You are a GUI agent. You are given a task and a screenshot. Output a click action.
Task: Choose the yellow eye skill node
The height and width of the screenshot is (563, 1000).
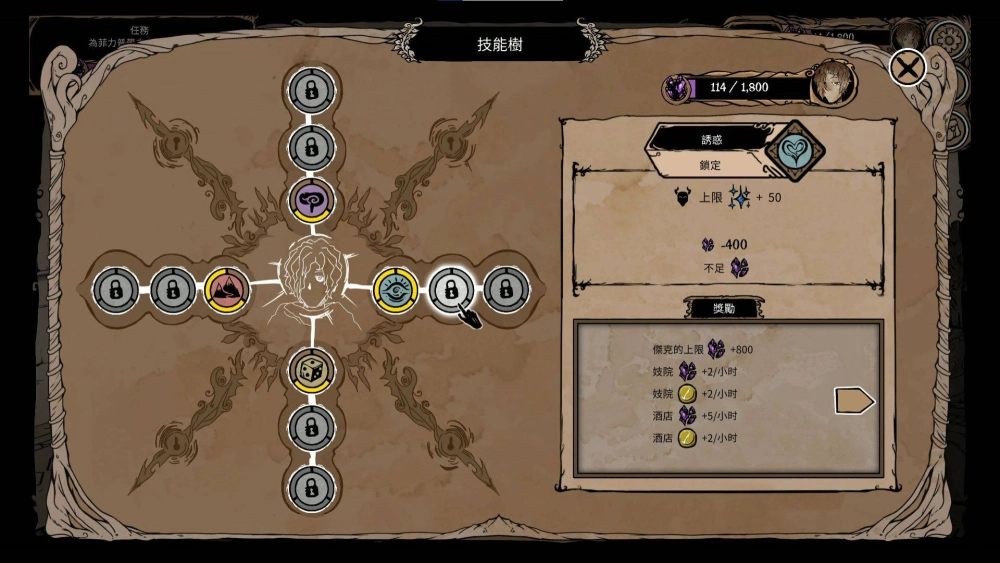pos(395,290)
